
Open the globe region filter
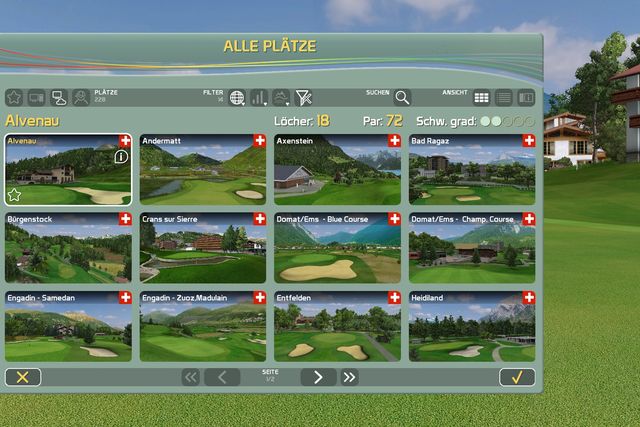tap(237, 98)
